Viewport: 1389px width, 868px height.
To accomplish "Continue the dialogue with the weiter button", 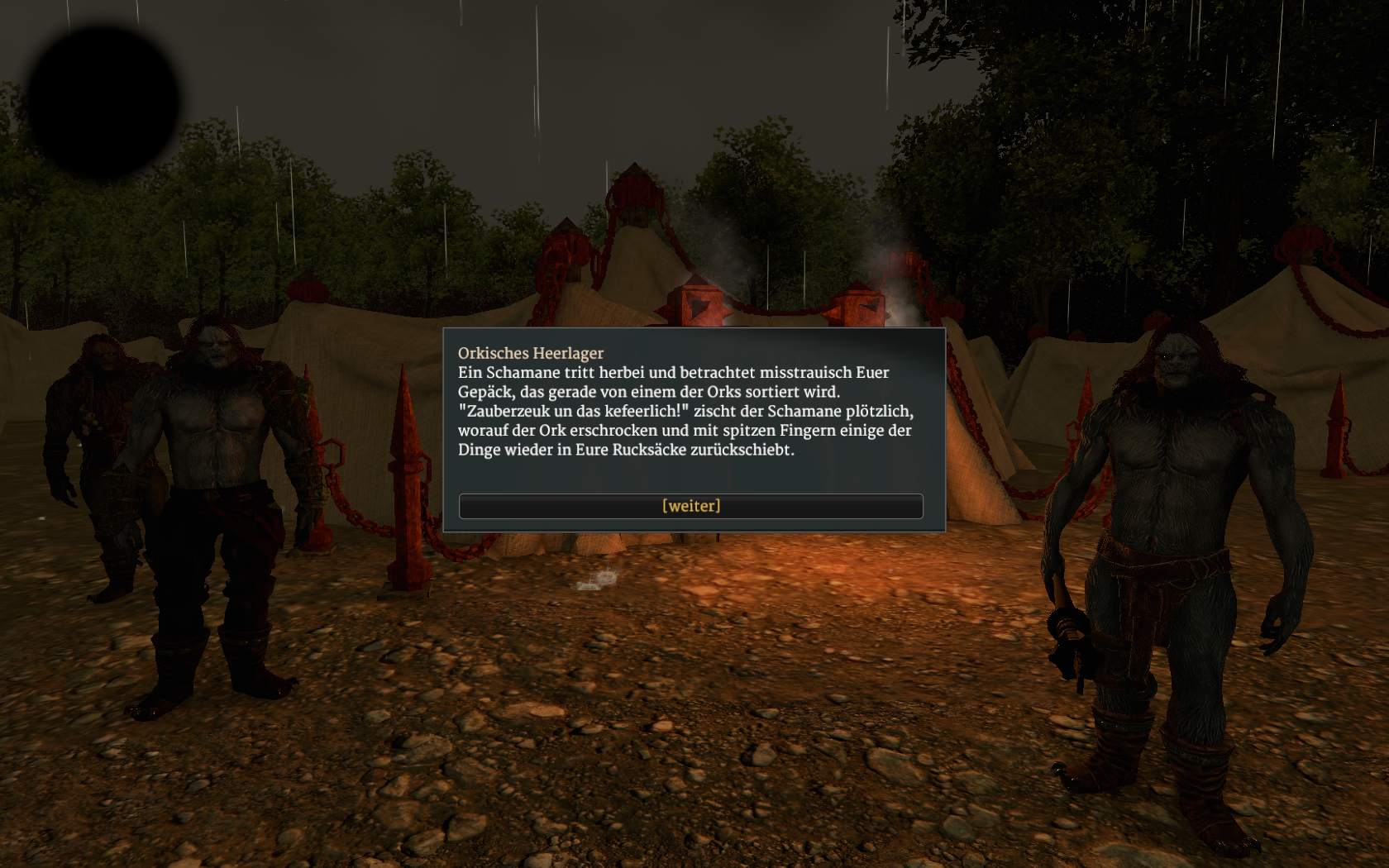I will (x=690, y=506).
